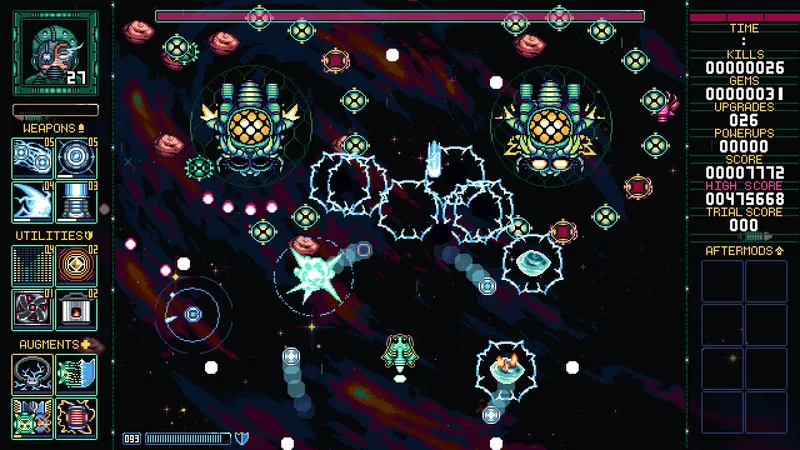Select the horned skull augment icon
This screenshot has height=450, width=800.
point(31,374)
